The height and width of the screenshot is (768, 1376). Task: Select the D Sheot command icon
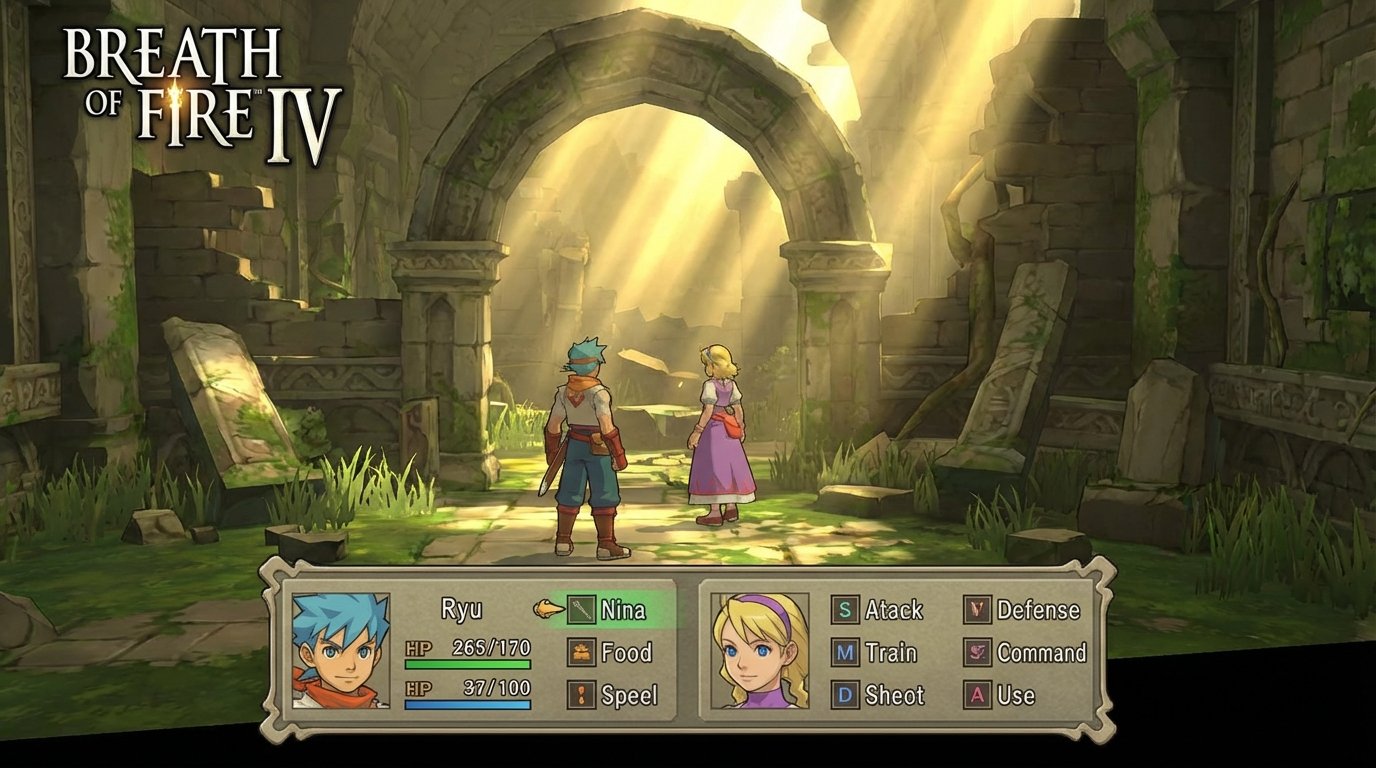point(844,696)
